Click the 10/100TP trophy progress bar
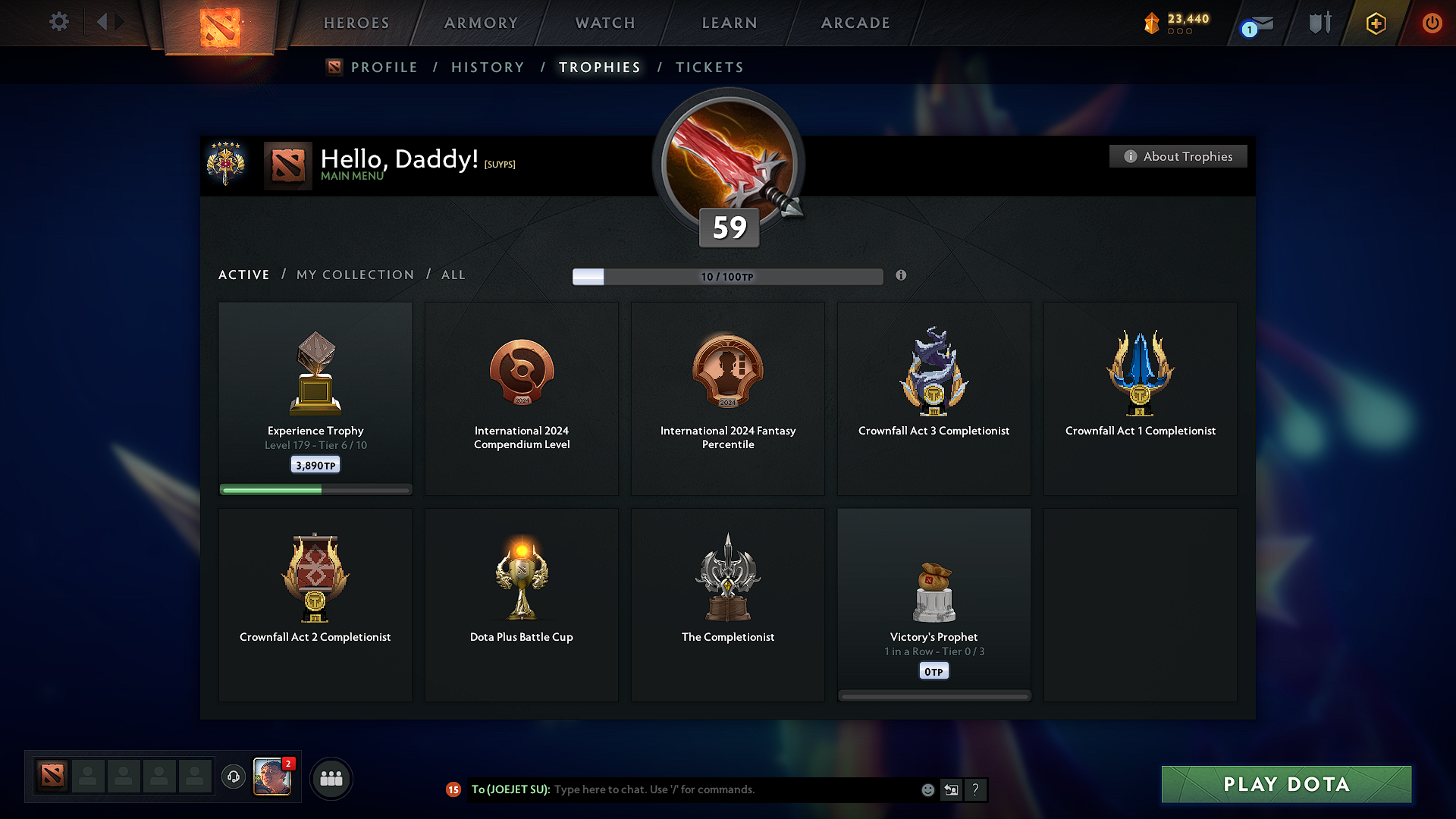 pyautogui.click(x=727, y=276)
